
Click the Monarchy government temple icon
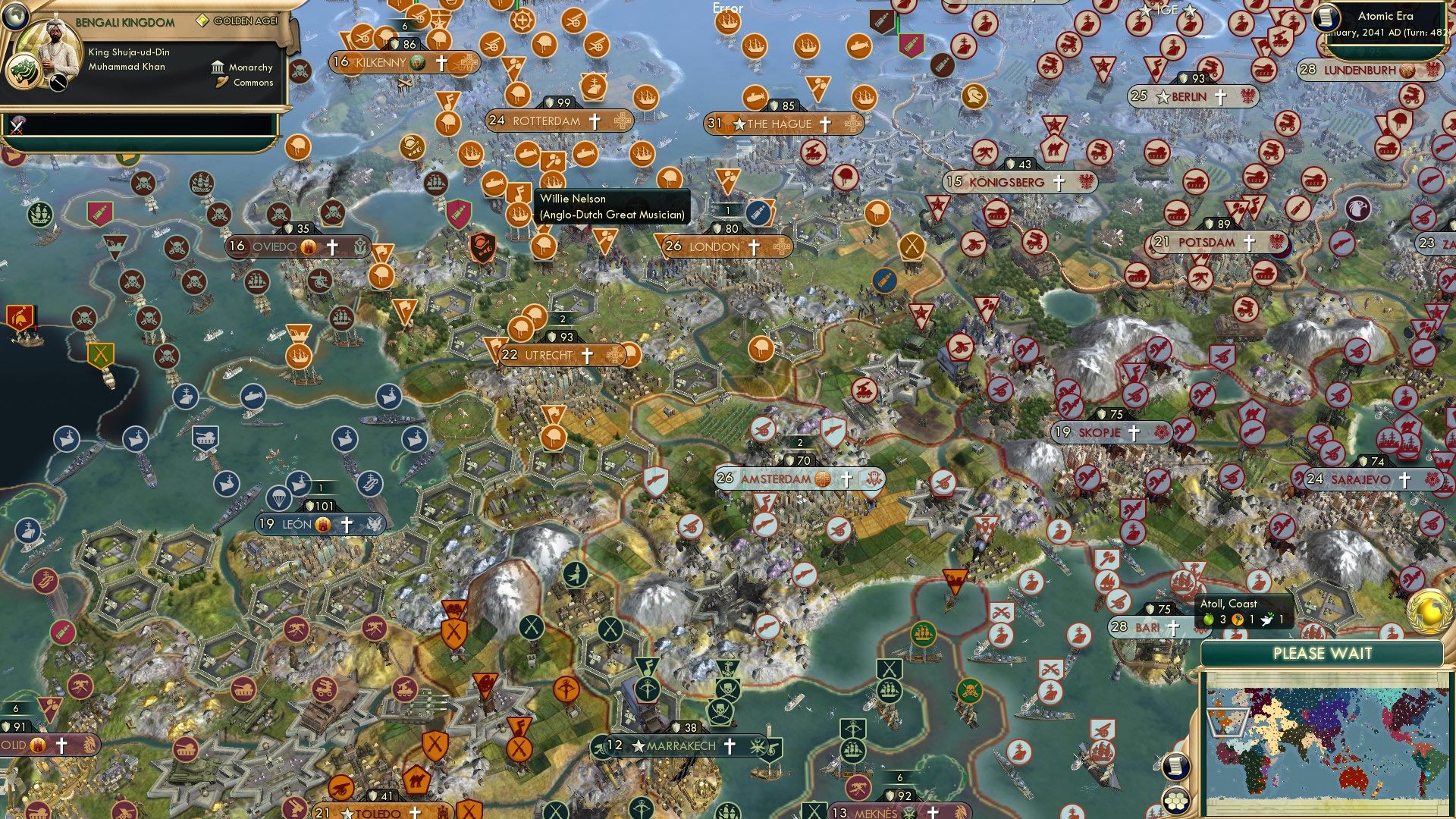(x=218, y=67)
